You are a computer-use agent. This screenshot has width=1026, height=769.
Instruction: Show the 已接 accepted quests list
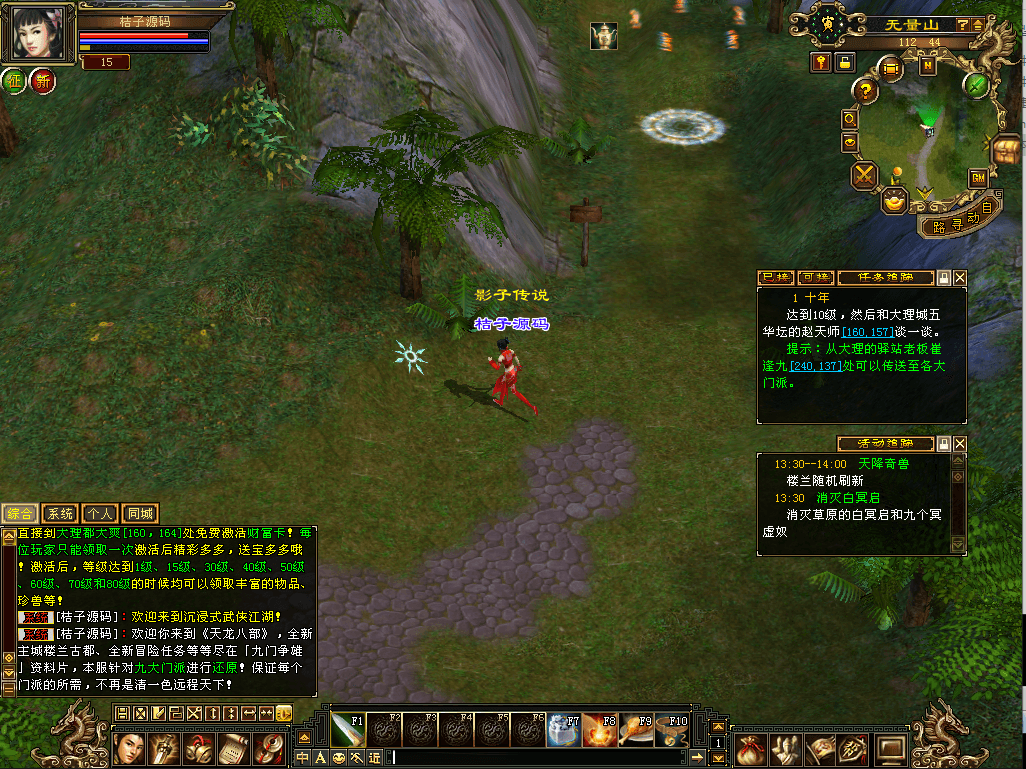tap(775, 277)
